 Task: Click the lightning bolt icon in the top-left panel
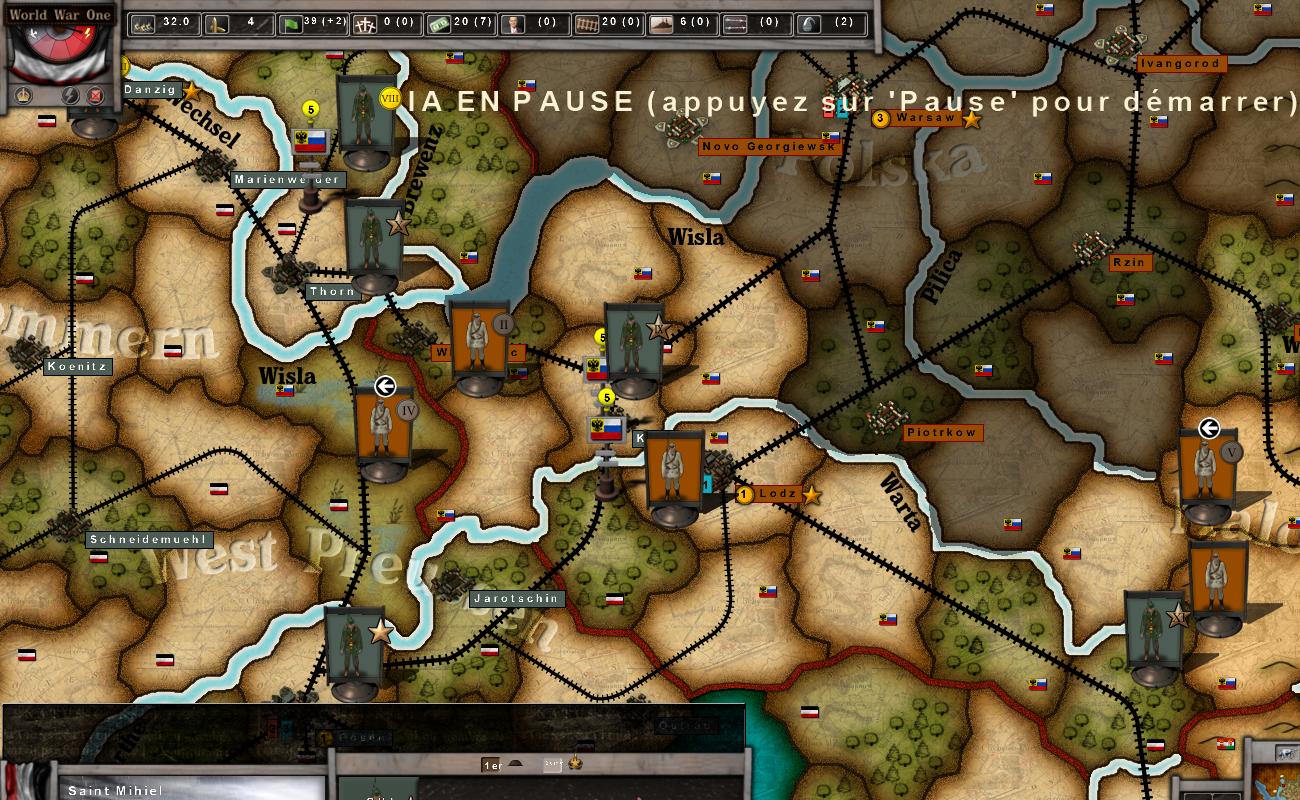point(71,94)
